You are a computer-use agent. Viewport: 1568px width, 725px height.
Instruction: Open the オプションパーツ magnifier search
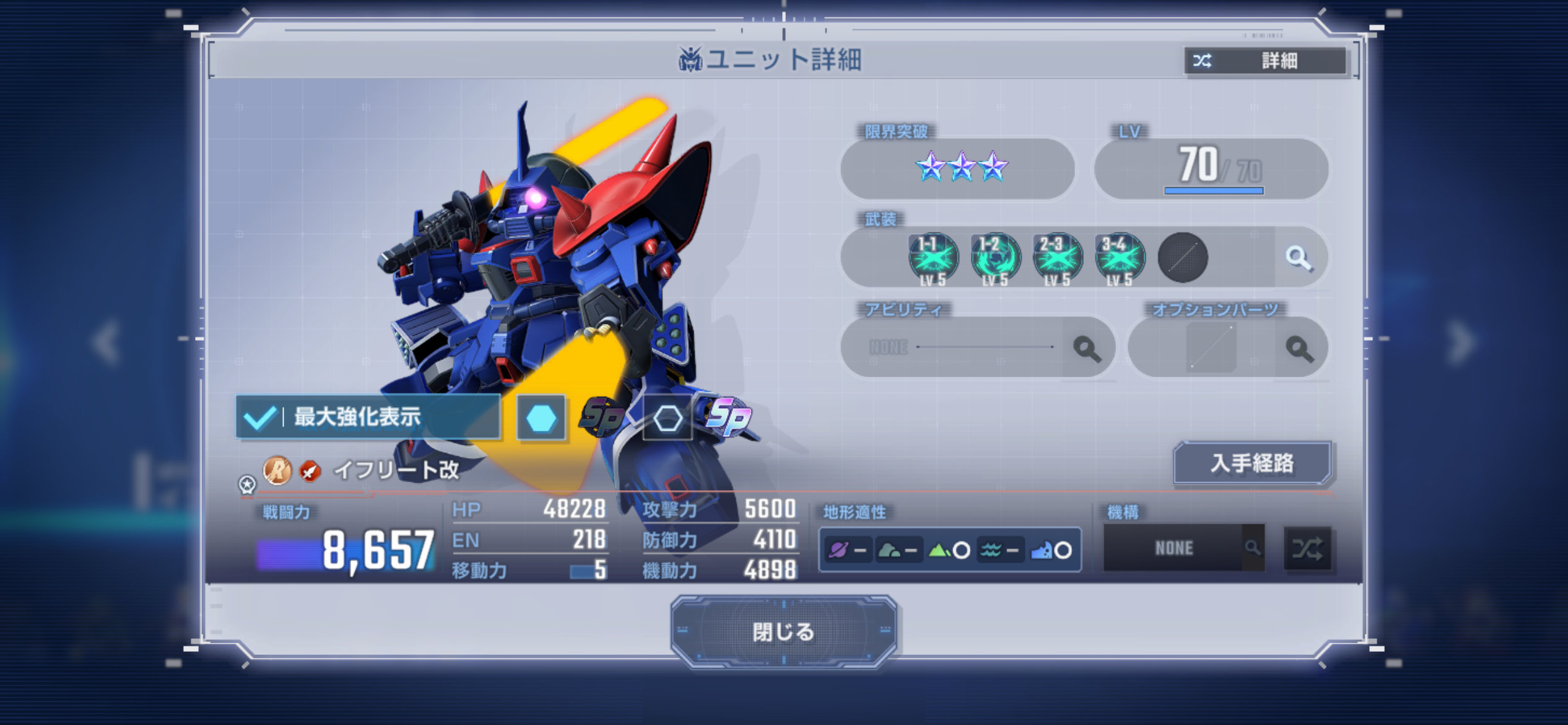point(1299,348)
